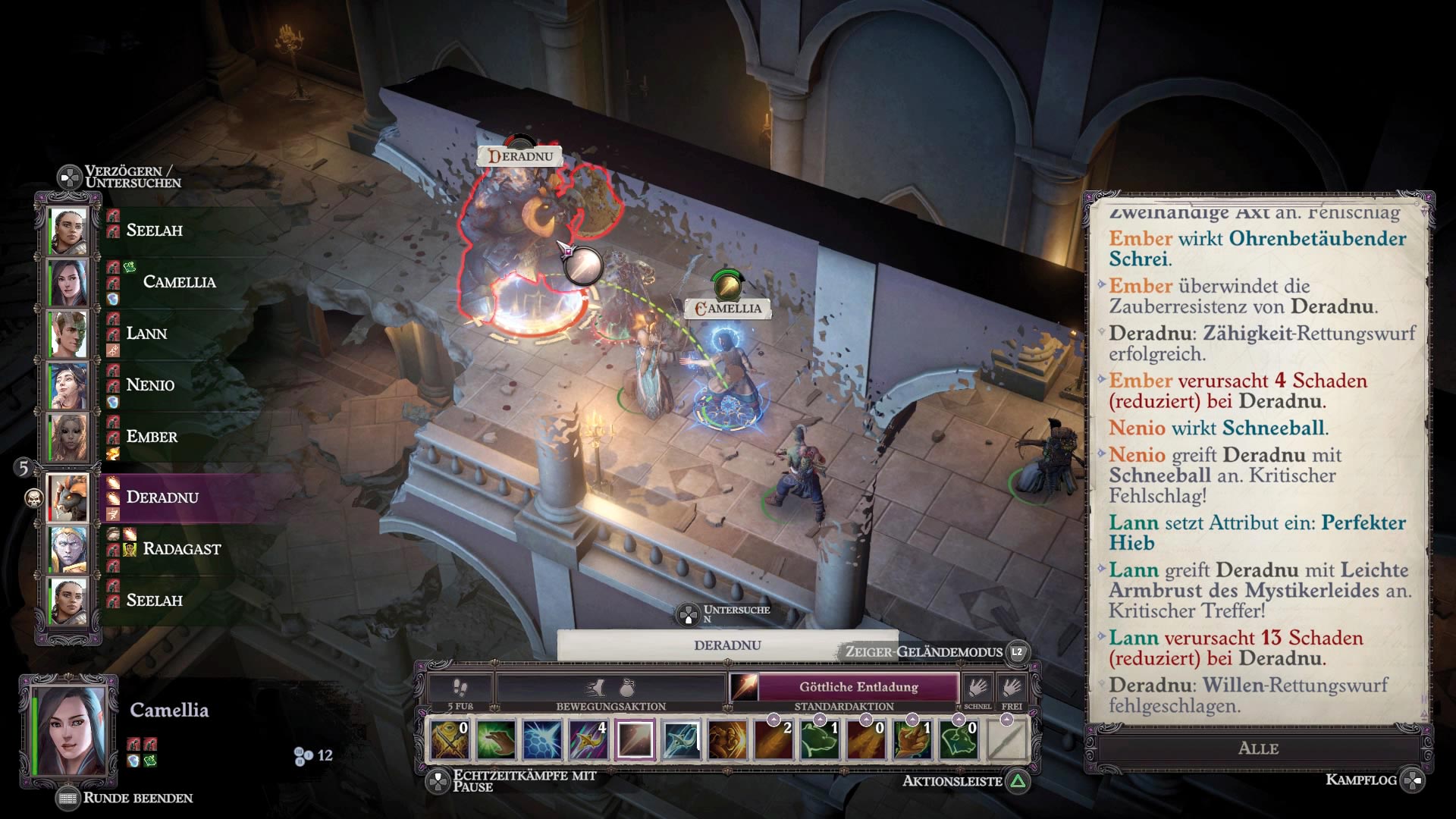Select the green bull-head spell slot
1456x819 pixels.
pos(959,739)
